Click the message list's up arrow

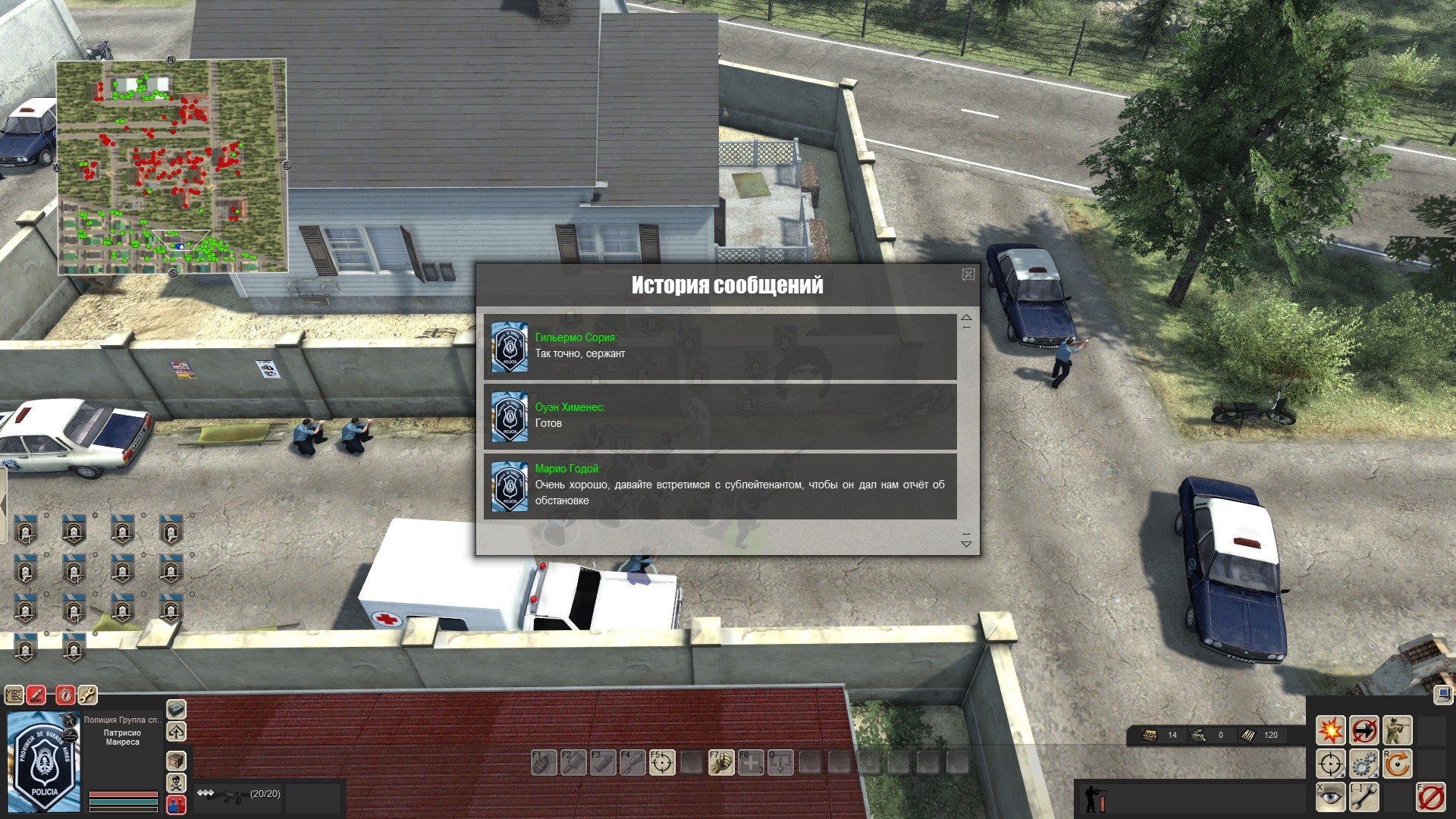966,318
